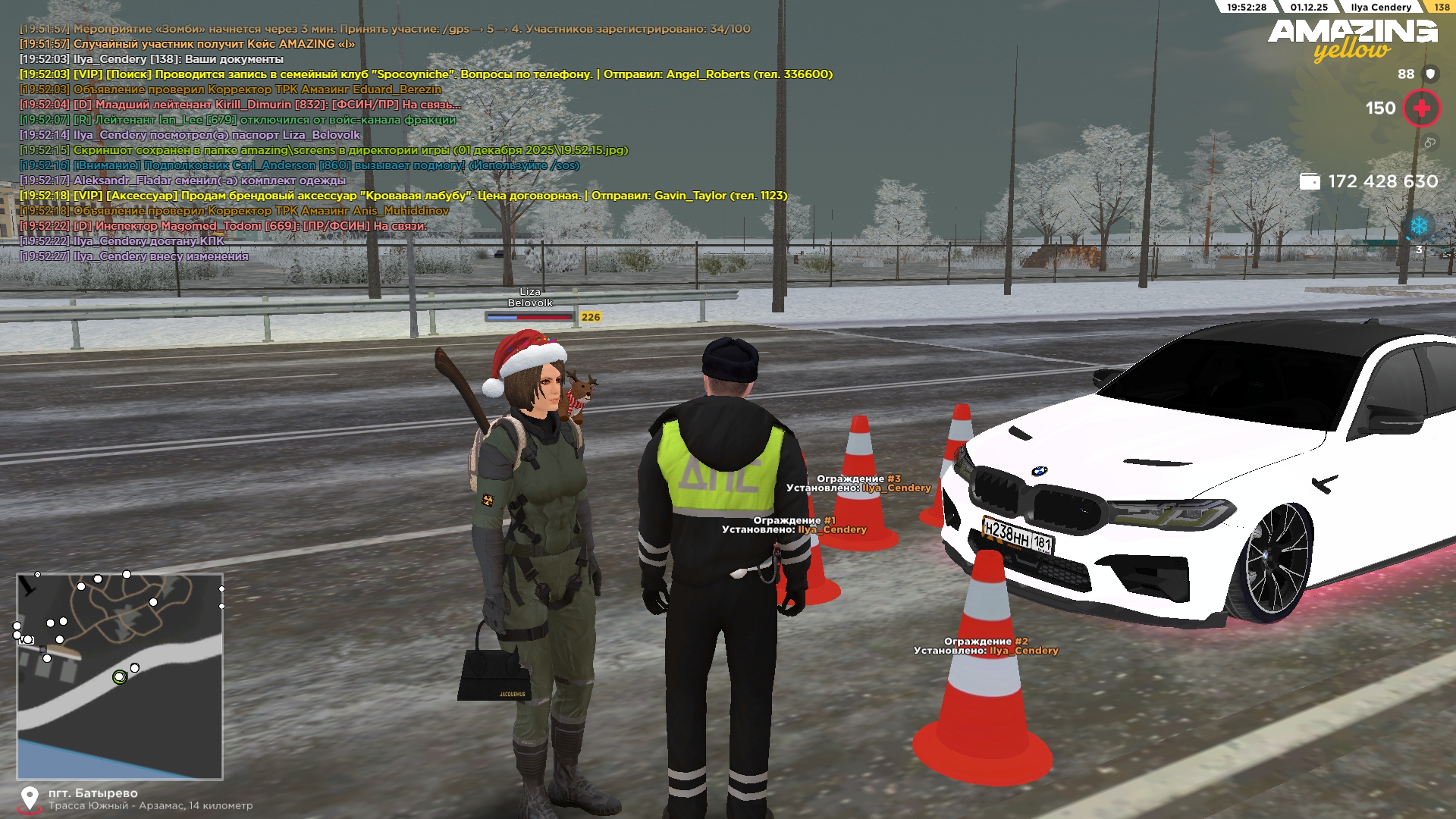Click the minimap in the corner
Viewport: 1456px width, 819px height.
click(x=120, y=676)
